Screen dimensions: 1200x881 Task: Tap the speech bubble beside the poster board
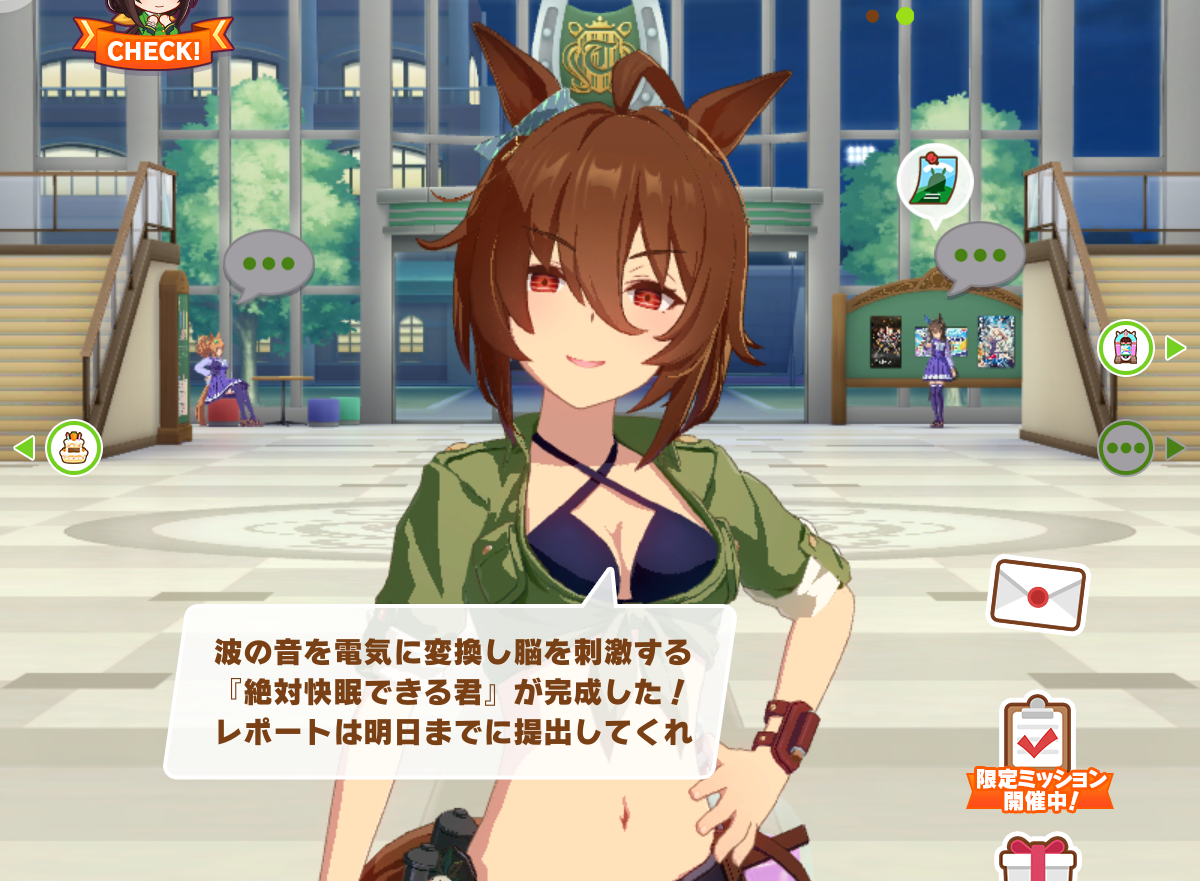[x=979, y=255]
